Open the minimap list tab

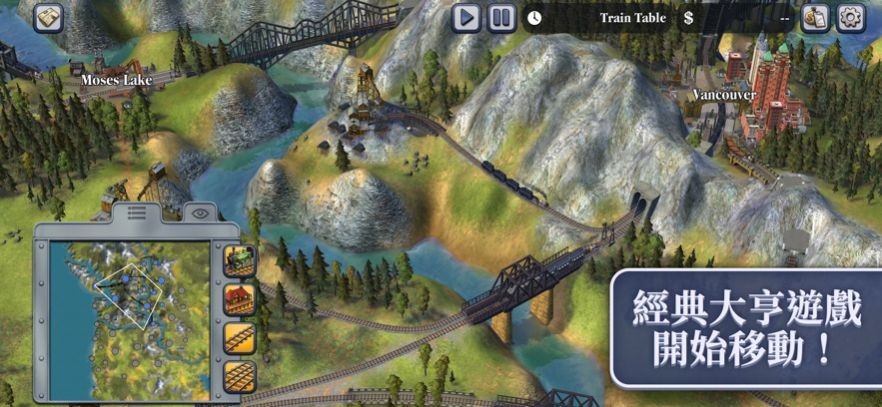tap(137, 212)
